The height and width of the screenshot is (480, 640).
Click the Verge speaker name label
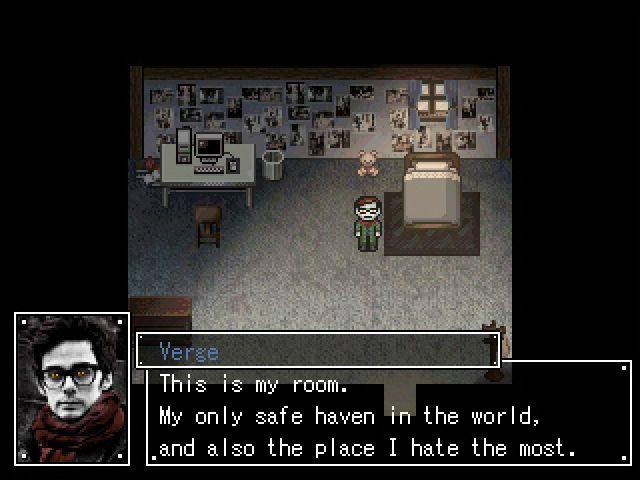click(189, 351)
